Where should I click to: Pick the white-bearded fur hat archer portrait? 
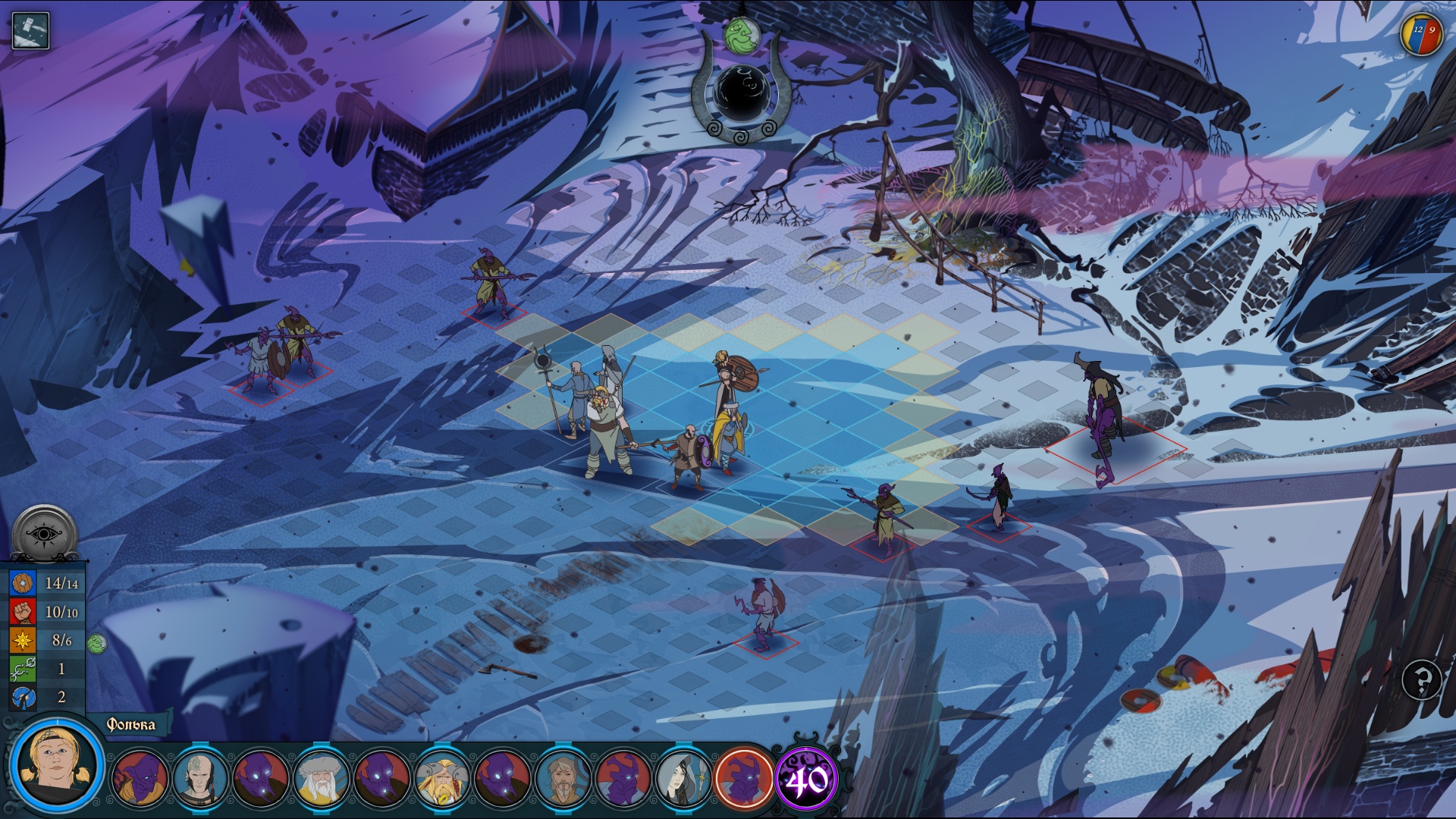click(x=322, y=779)
